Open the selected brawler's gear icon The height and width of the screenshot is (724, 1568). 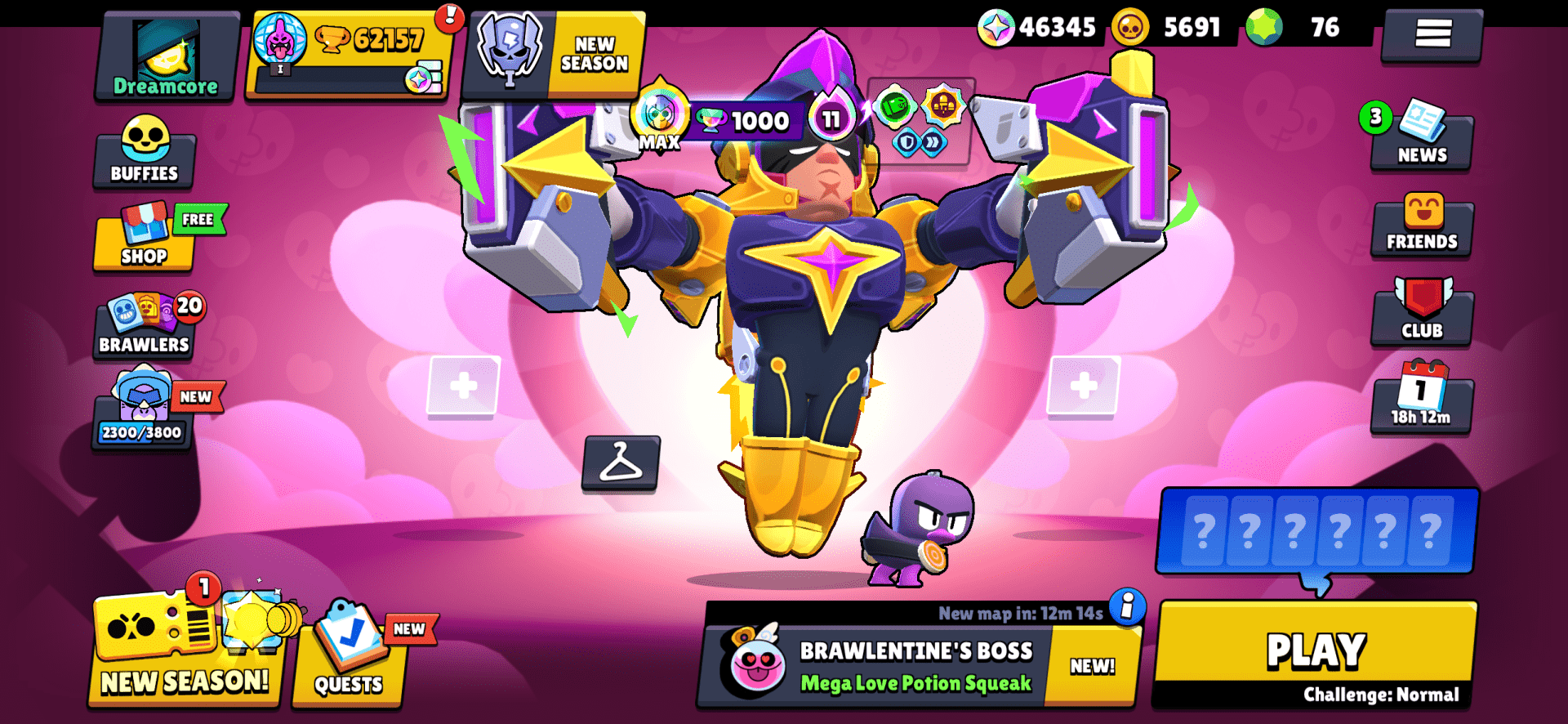click(945, 105)
